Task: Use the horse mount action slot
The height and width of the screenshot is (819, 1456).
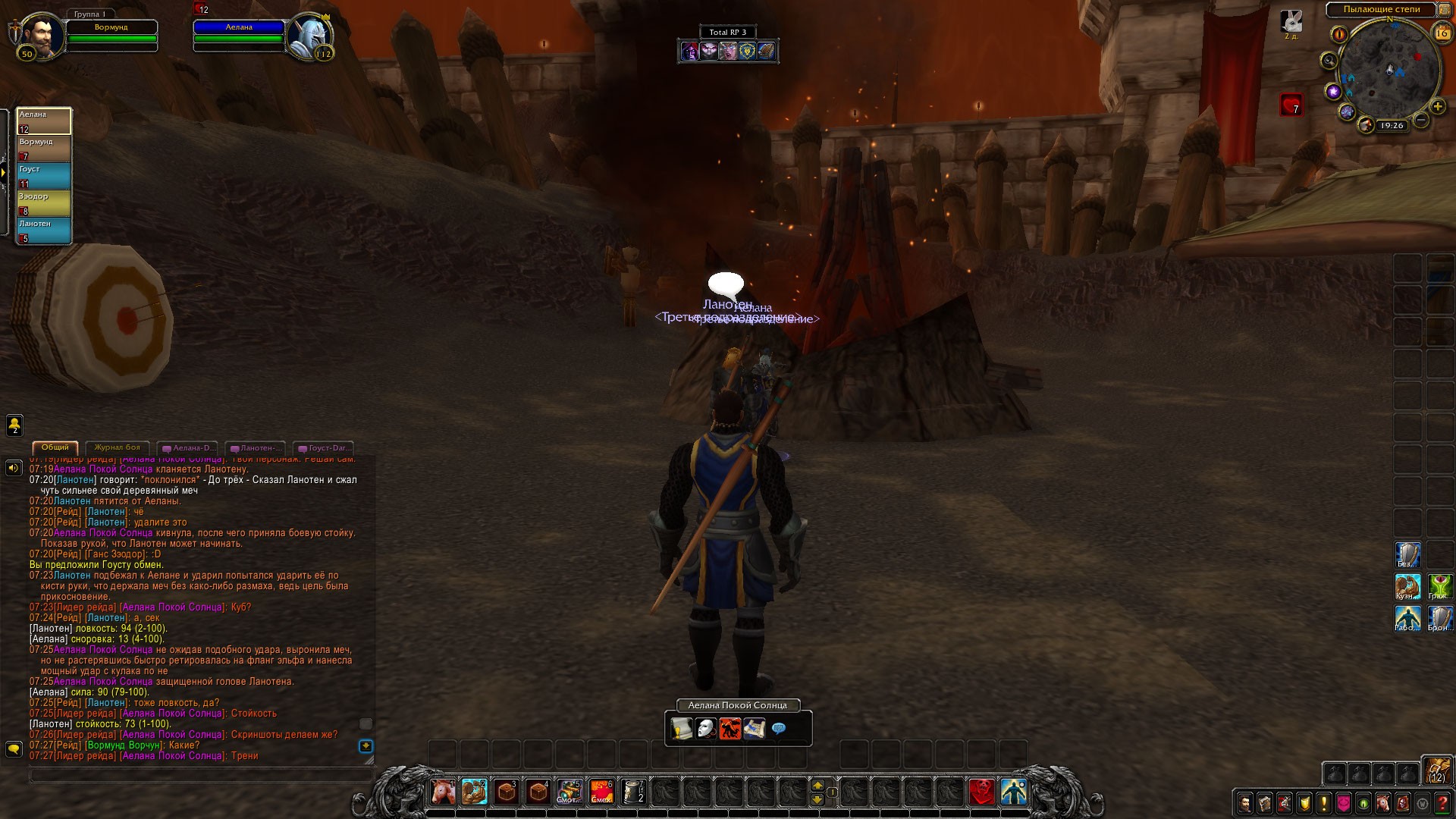Action: pos(443,792)
